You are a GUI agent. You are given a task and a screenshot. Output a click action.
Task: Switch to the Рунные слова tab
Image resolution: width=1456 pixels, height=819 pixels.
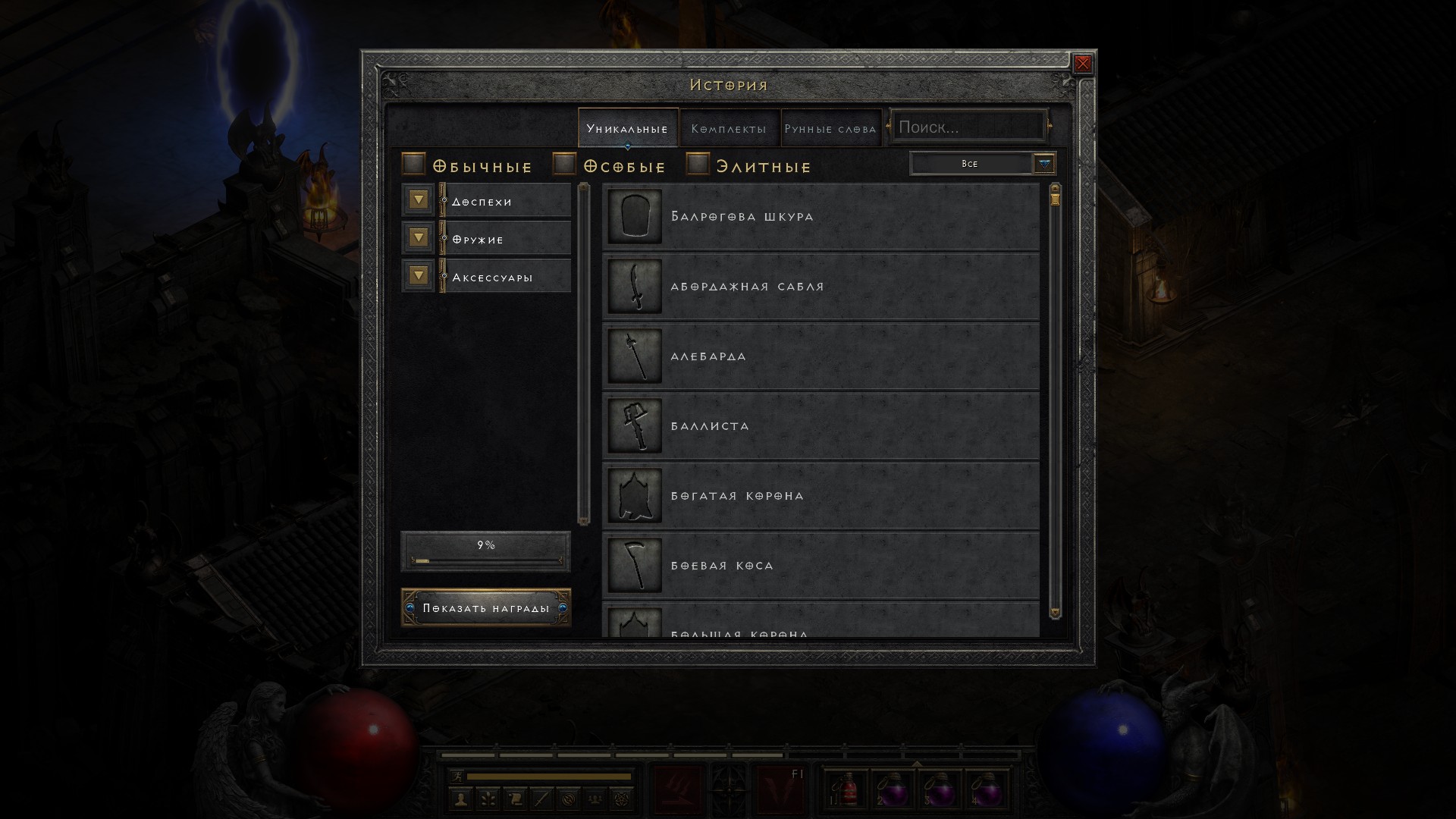pos(830,128)
